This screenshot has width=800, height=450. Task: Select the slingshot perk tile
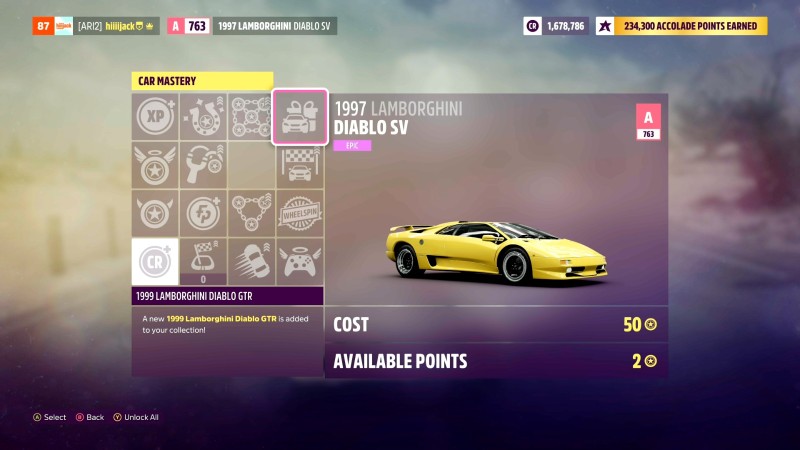tap(203, 164)
